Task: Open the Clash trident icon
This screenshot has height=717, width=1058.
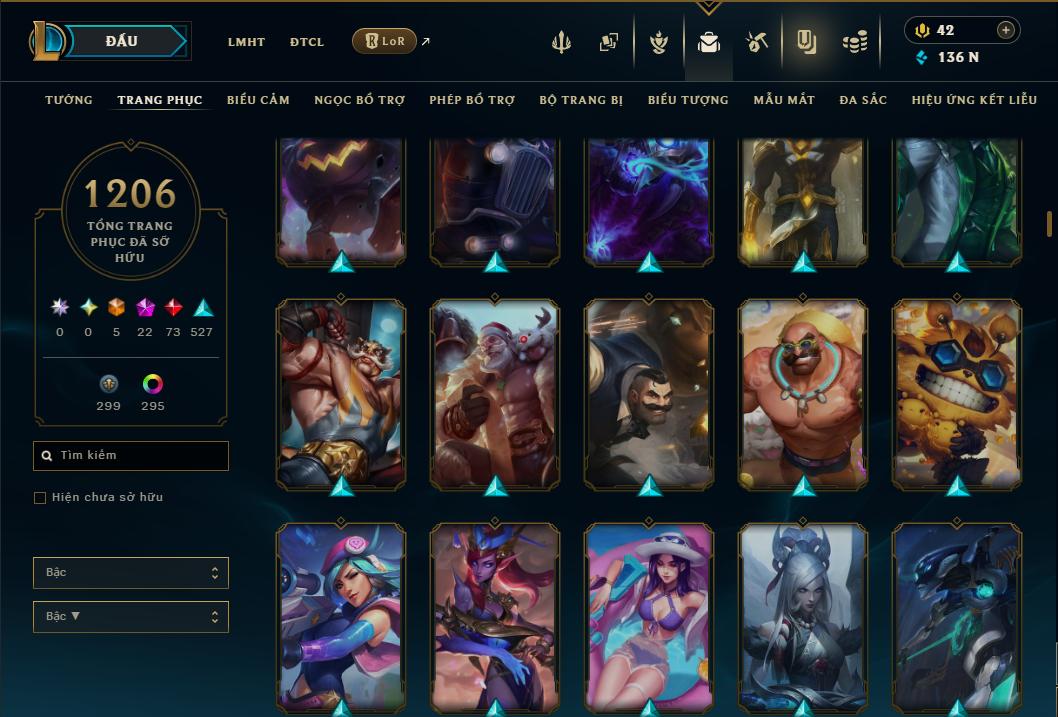Action: [x=562, y=42]
